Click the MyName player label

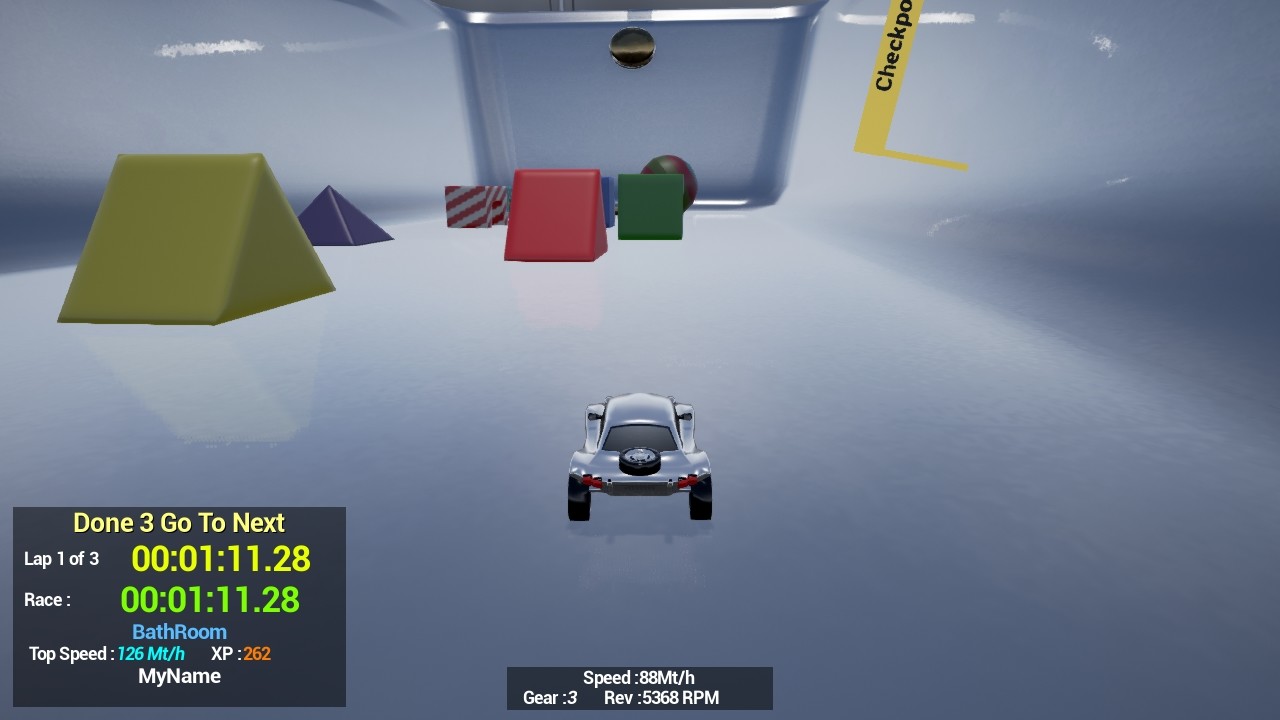tap(178, 676)
